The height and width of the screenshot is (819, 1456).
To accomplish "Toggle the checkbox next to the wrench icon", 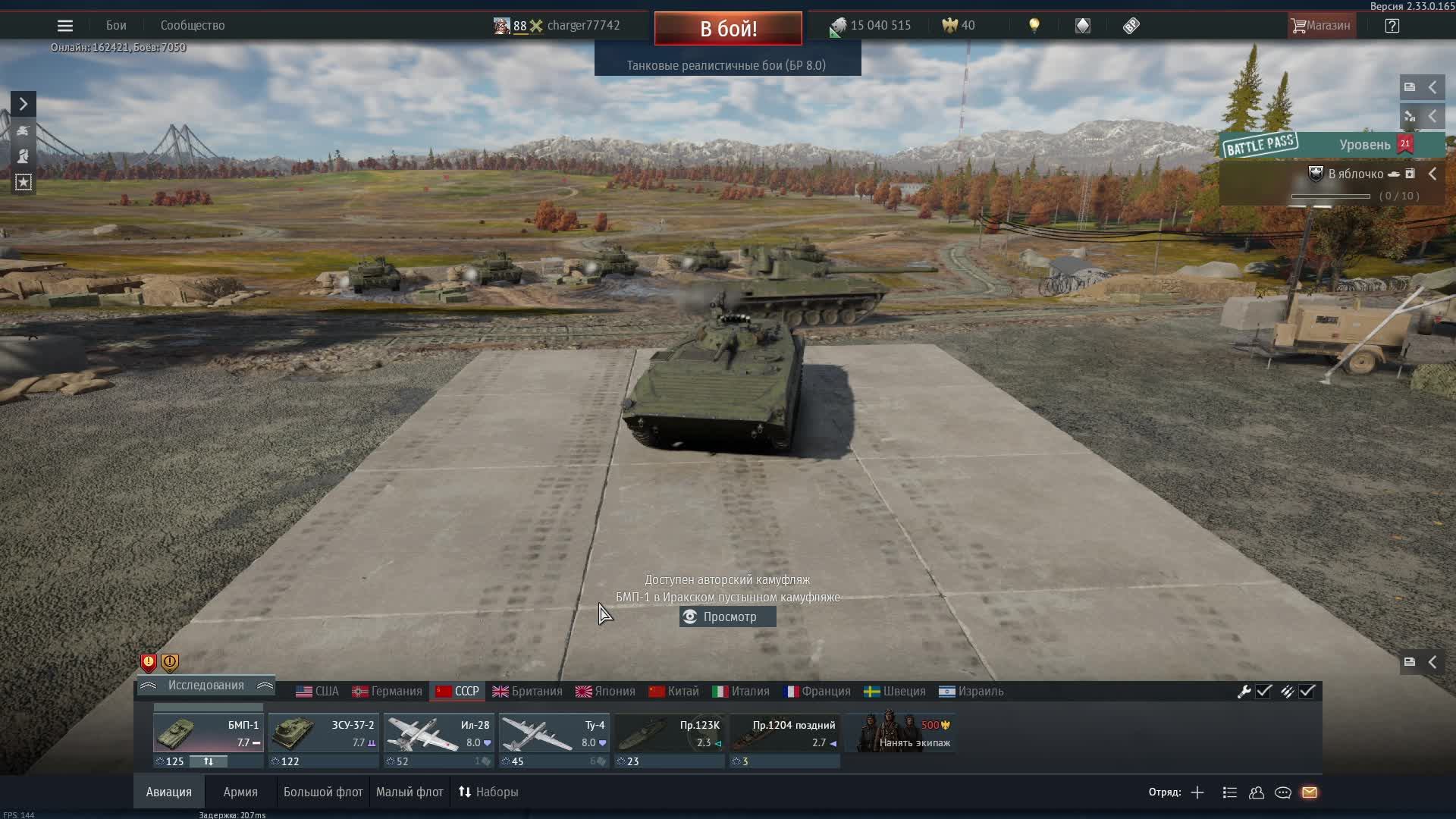I will [1263, 691].
